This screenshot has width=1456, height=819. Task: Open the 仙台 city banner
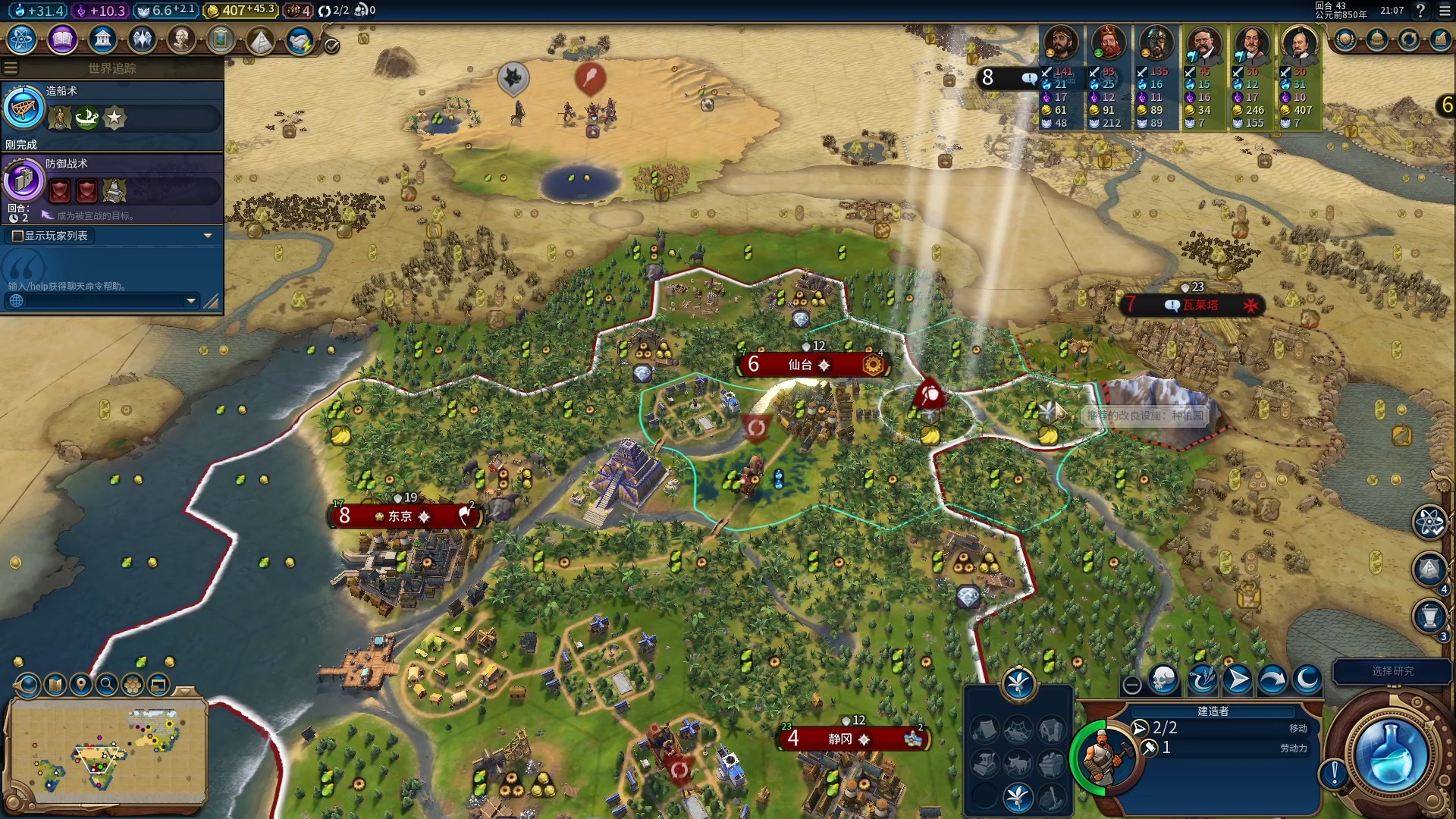pyautogui.click(x=800, y=365)
